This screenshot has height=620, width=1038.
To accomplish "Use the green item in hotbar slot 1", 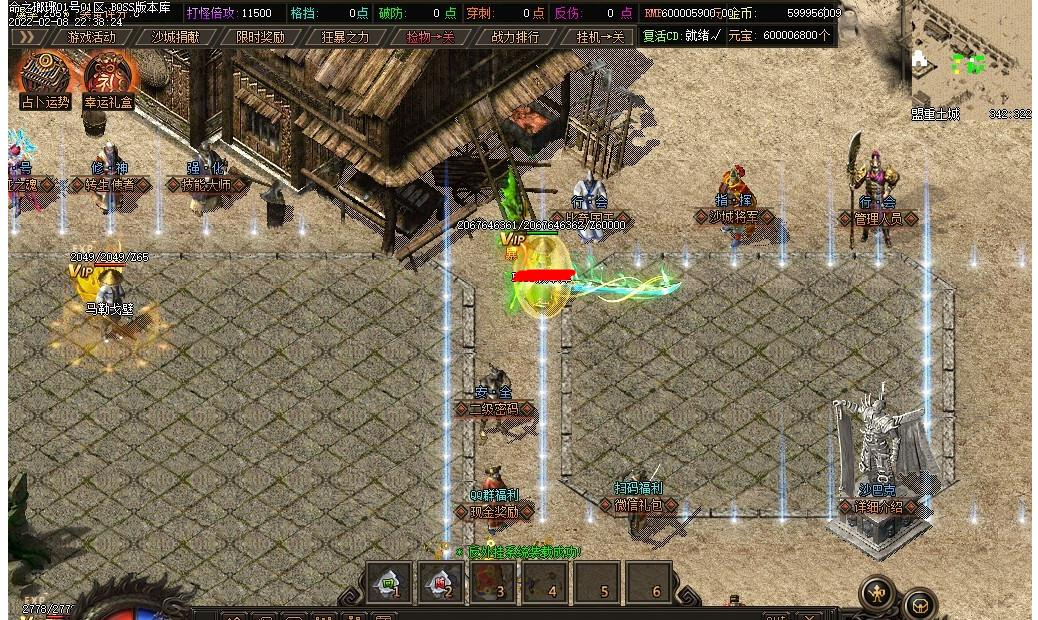I will tap(388, 582).
